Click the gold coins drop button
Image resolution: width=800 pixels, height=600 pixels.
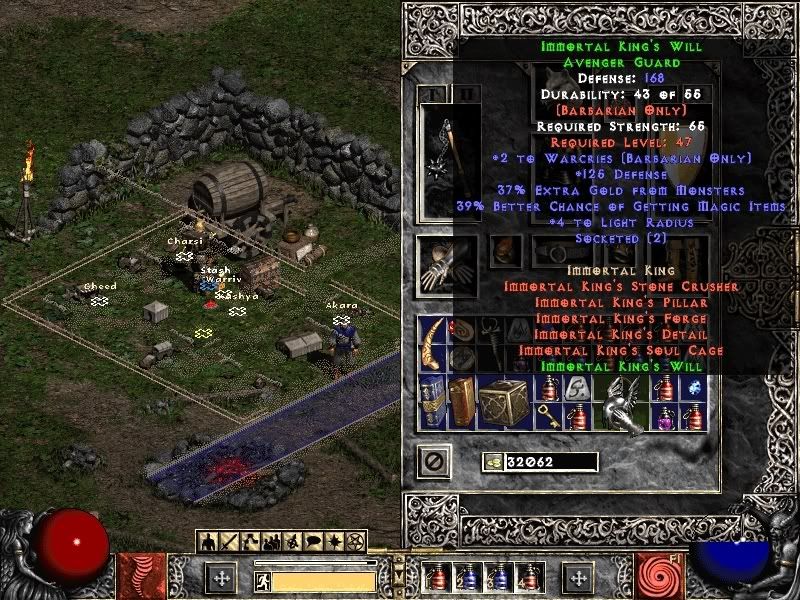point(493,462)
